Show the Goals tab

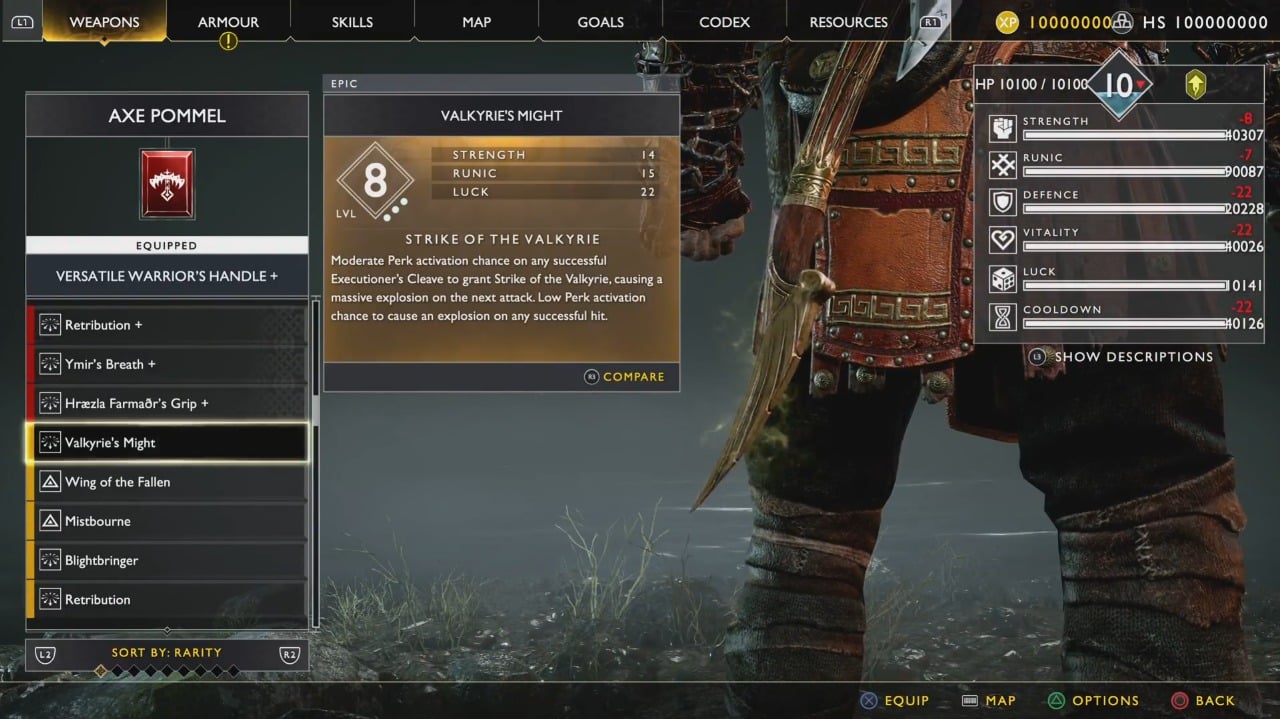(x=600, y=22)
